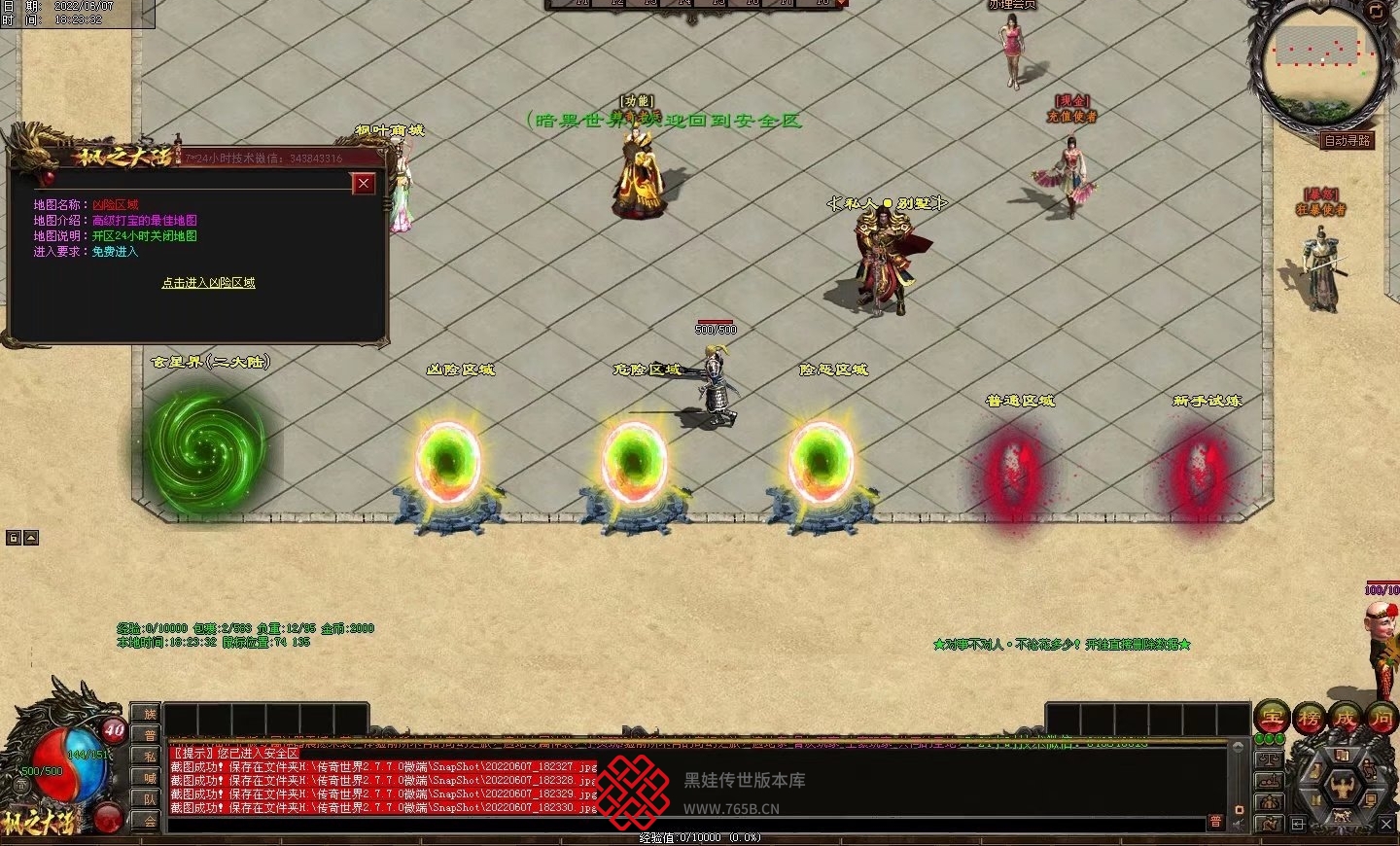
Task: Open the 自动寻路 auto-pathfinding button
Action: click(1347, 141)
